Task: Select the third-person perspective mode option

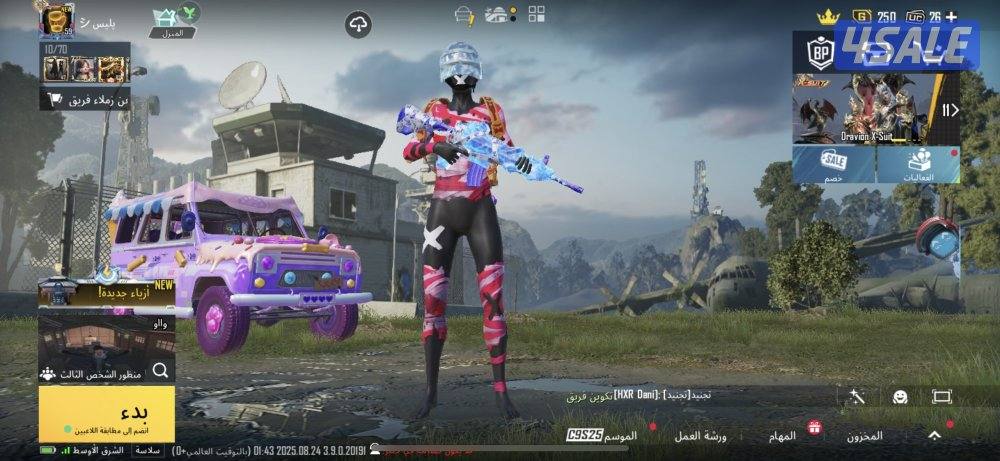Action: [x=106, y=372]
